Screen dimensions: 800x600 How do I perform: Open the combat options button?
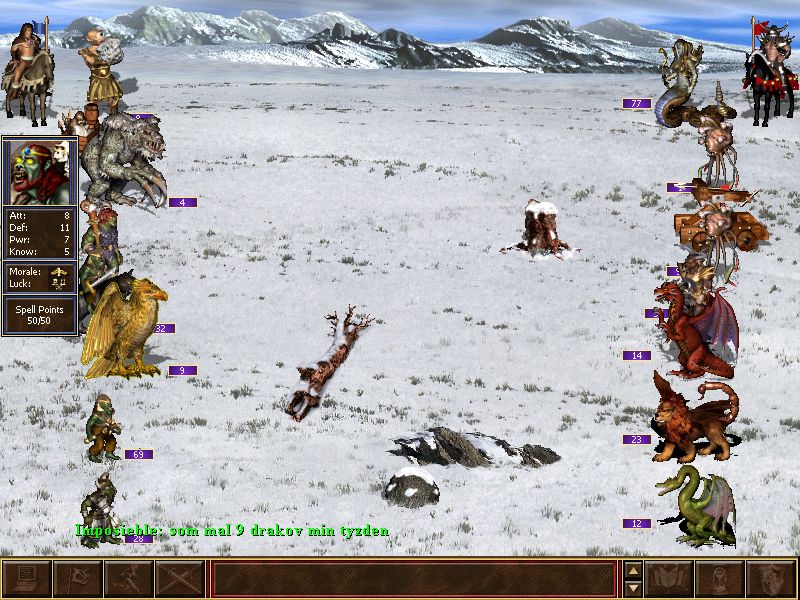[x=26, y=579]
